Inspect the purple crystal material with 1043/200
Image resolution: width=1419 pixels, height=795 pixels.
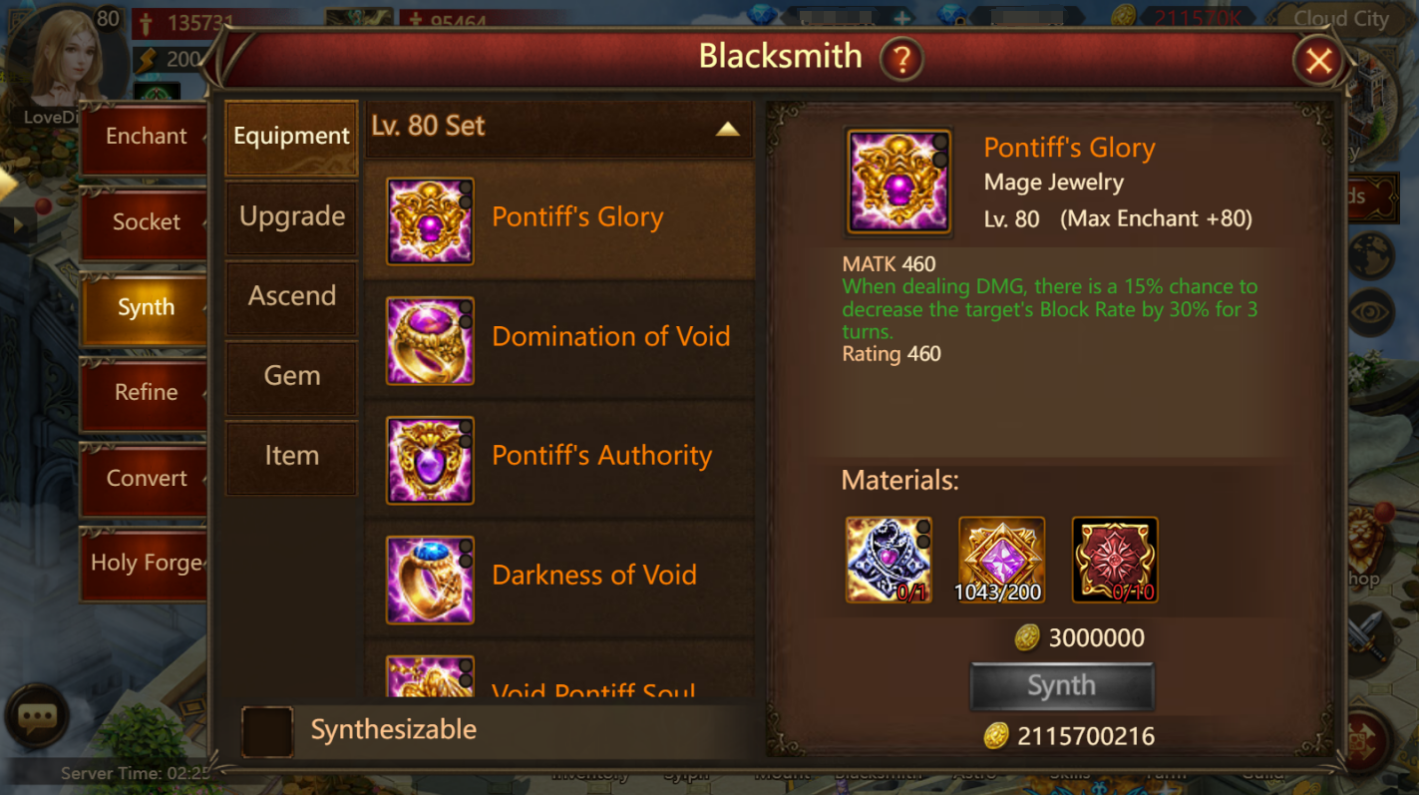pos(1001,560)
